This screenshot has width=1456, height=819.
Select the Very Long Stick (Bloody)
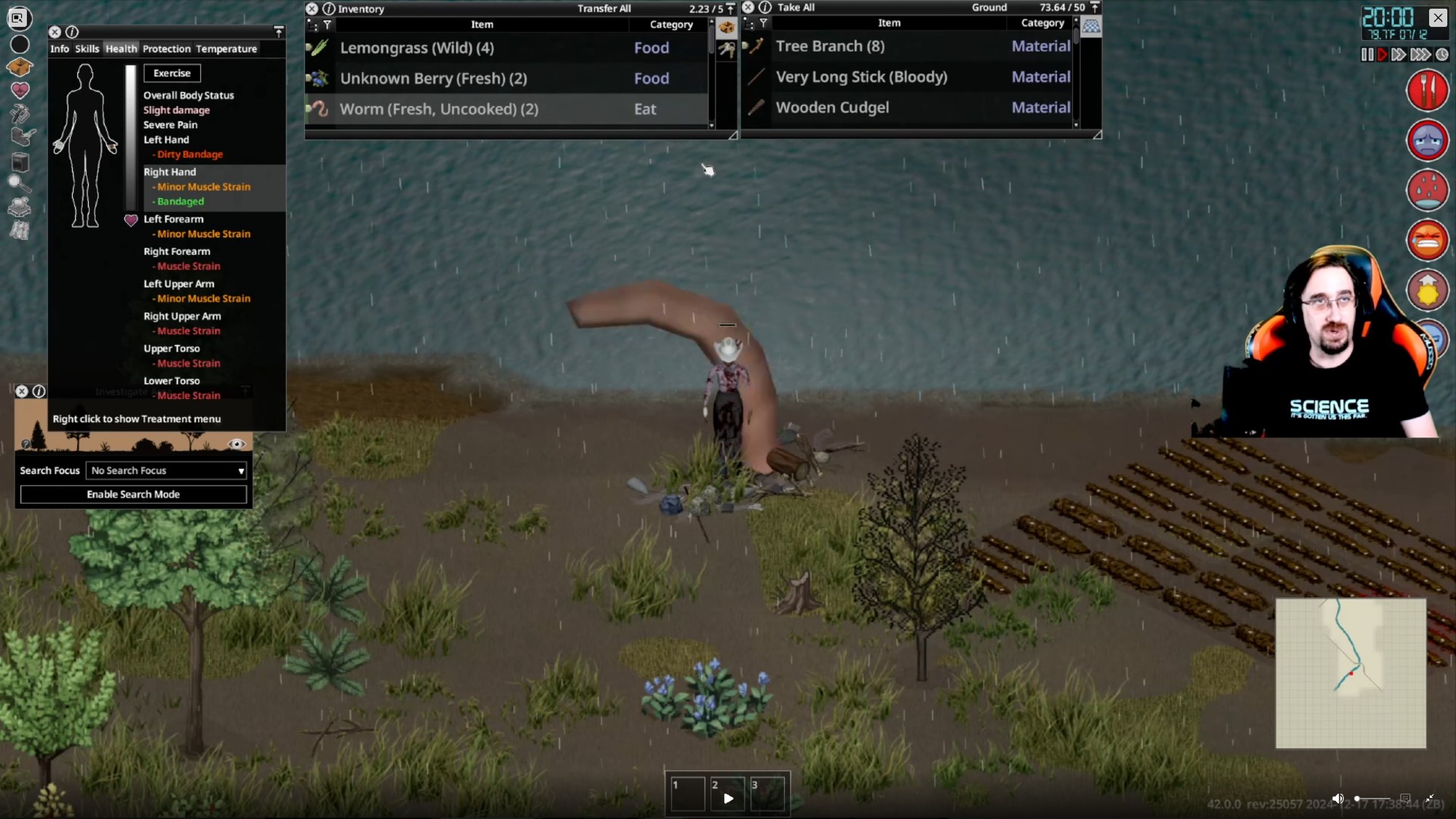[x=861, y=77]
